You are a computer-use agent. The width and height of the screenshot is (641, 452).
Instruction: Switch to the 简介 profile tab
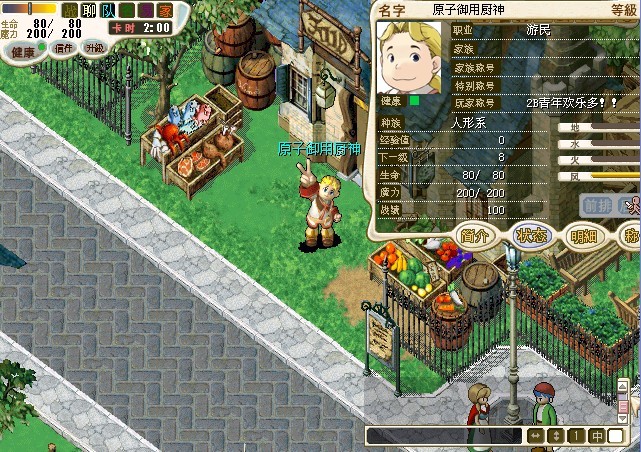pos(476,236)
